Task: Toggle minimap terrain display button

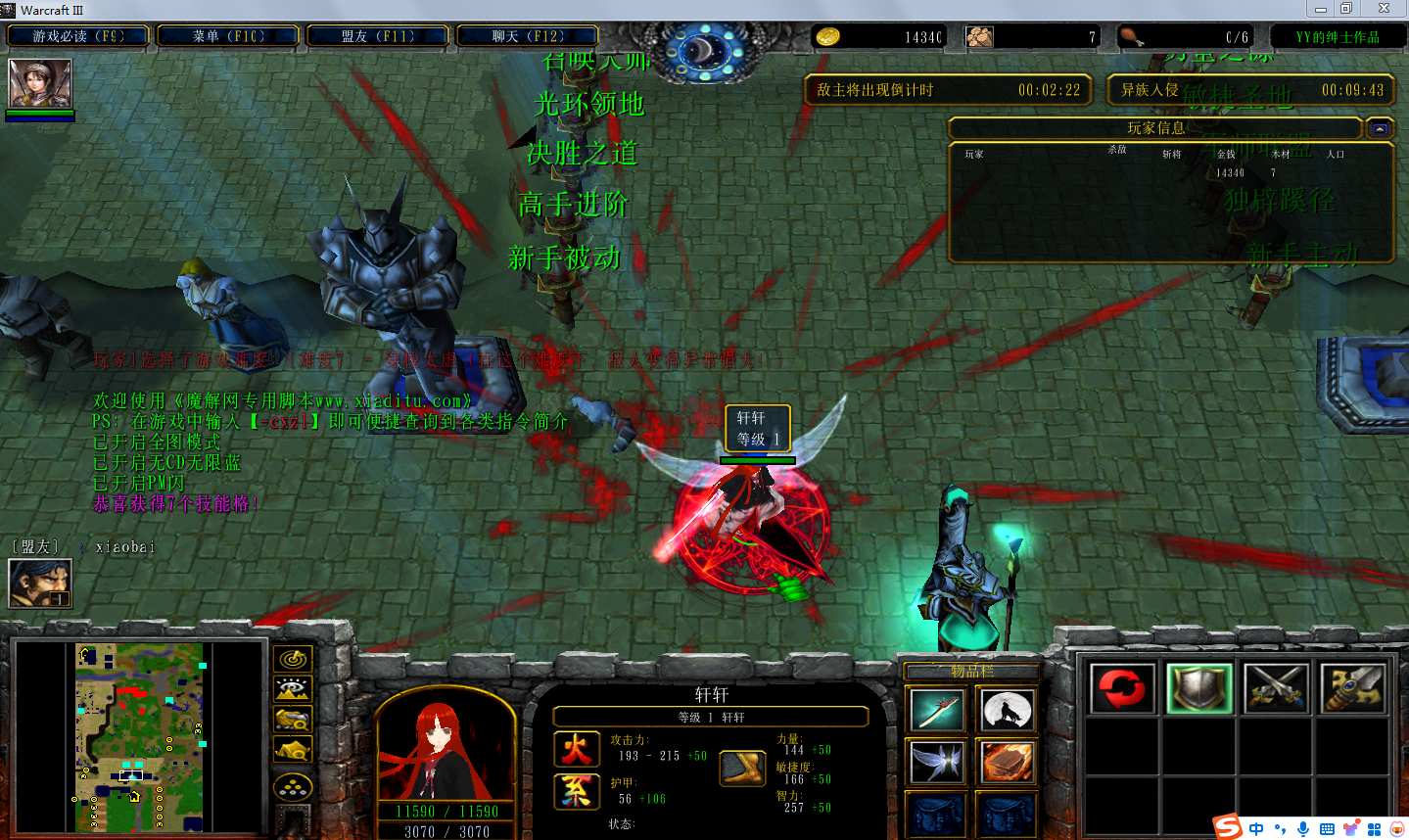Action: [293, 689]
